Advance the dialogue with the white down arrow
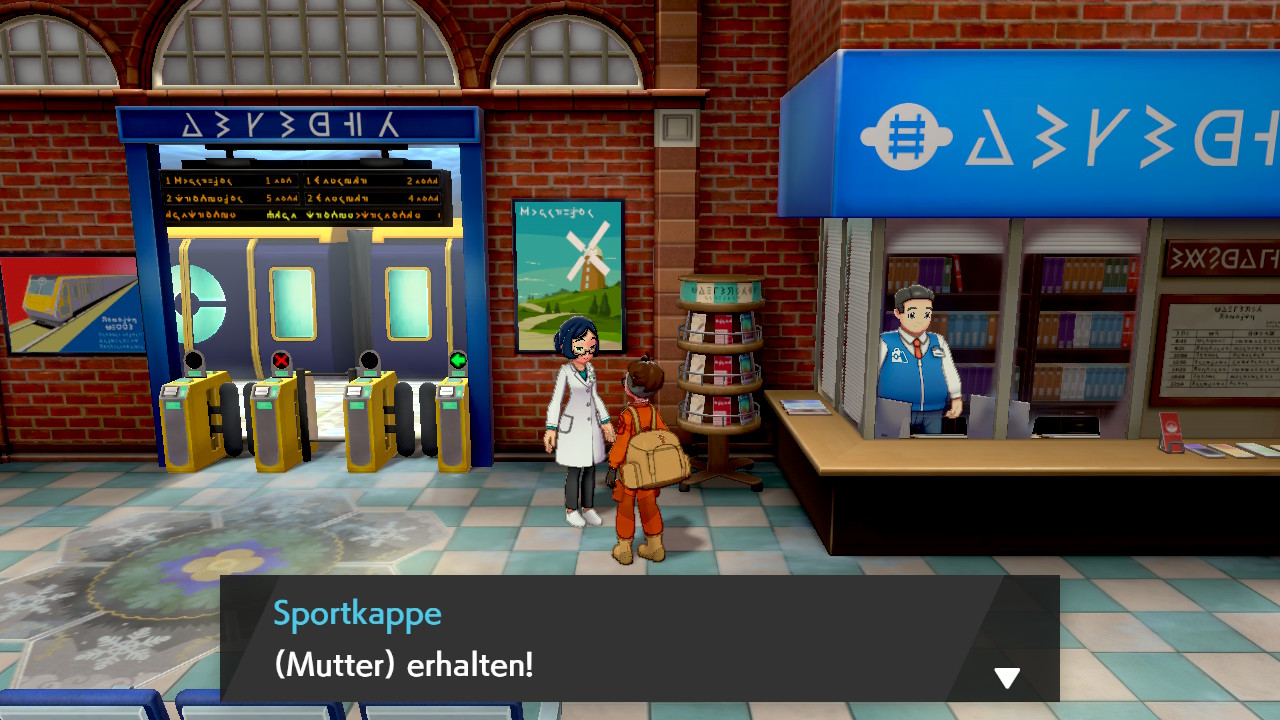 1007,678
